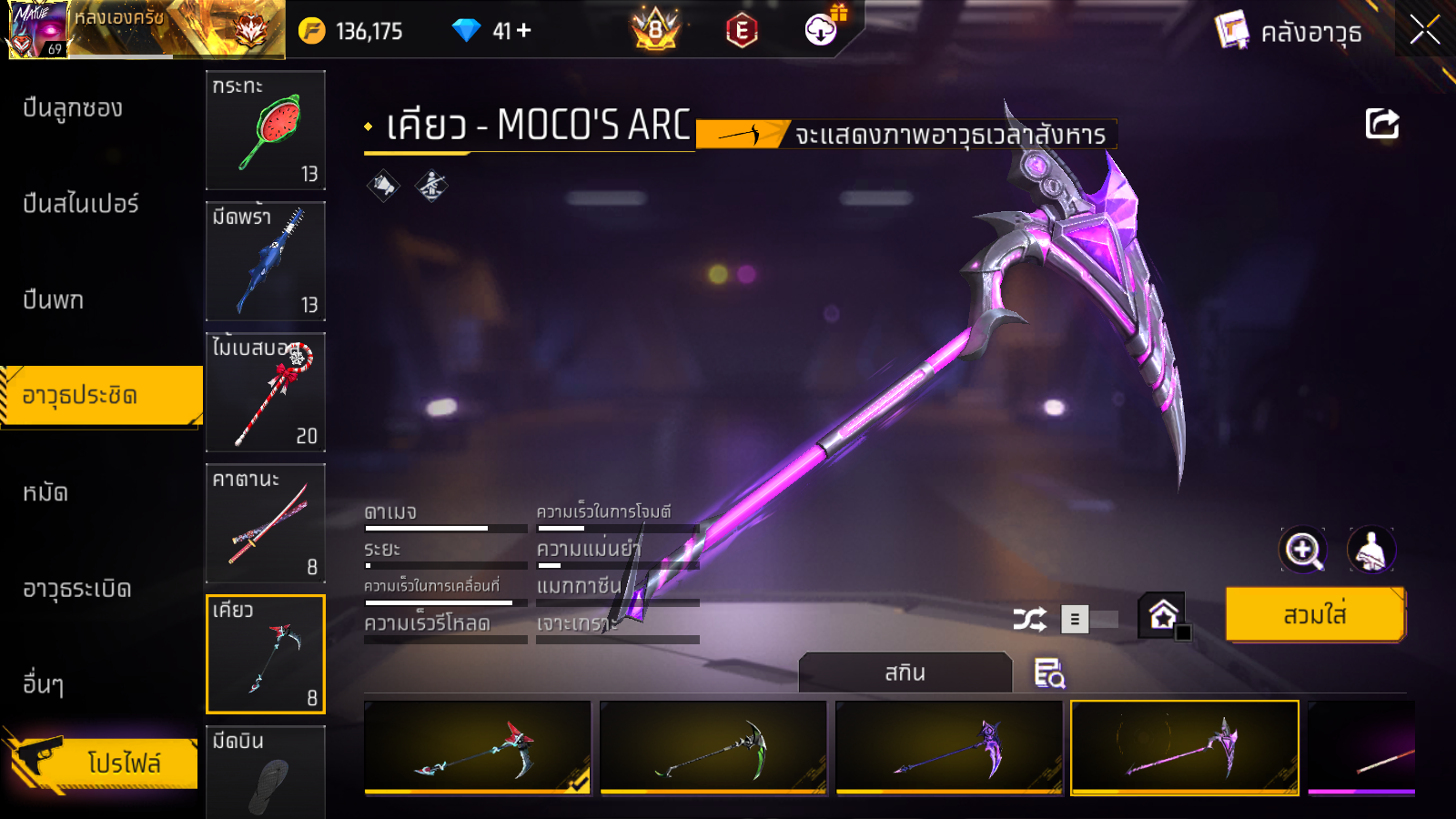Toggle the random skin shuffle switch
1456x819 pixels.
(1089, 620)
